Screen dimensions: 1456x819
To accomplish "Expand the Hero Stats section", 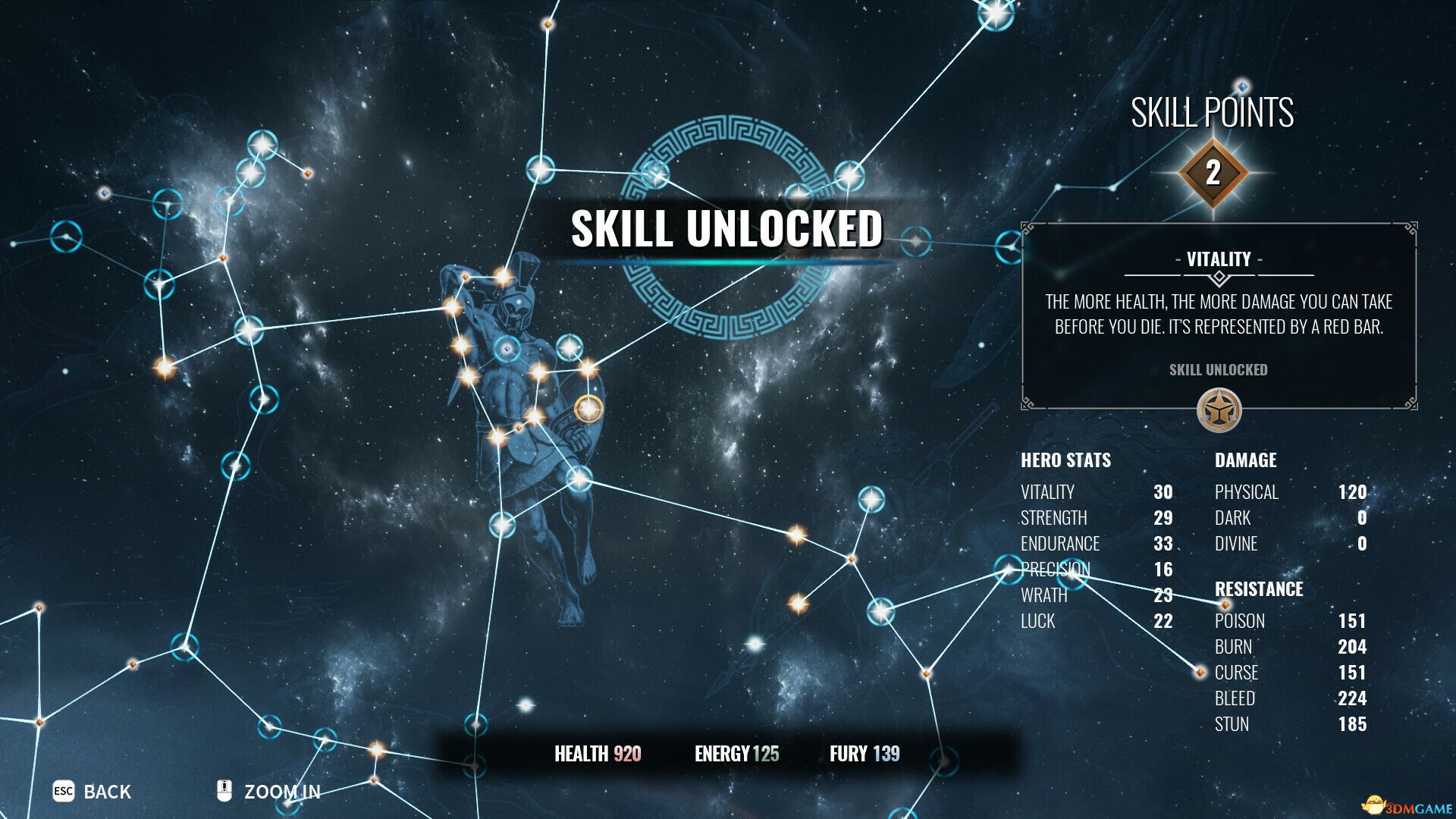I will coord(1065,460).
